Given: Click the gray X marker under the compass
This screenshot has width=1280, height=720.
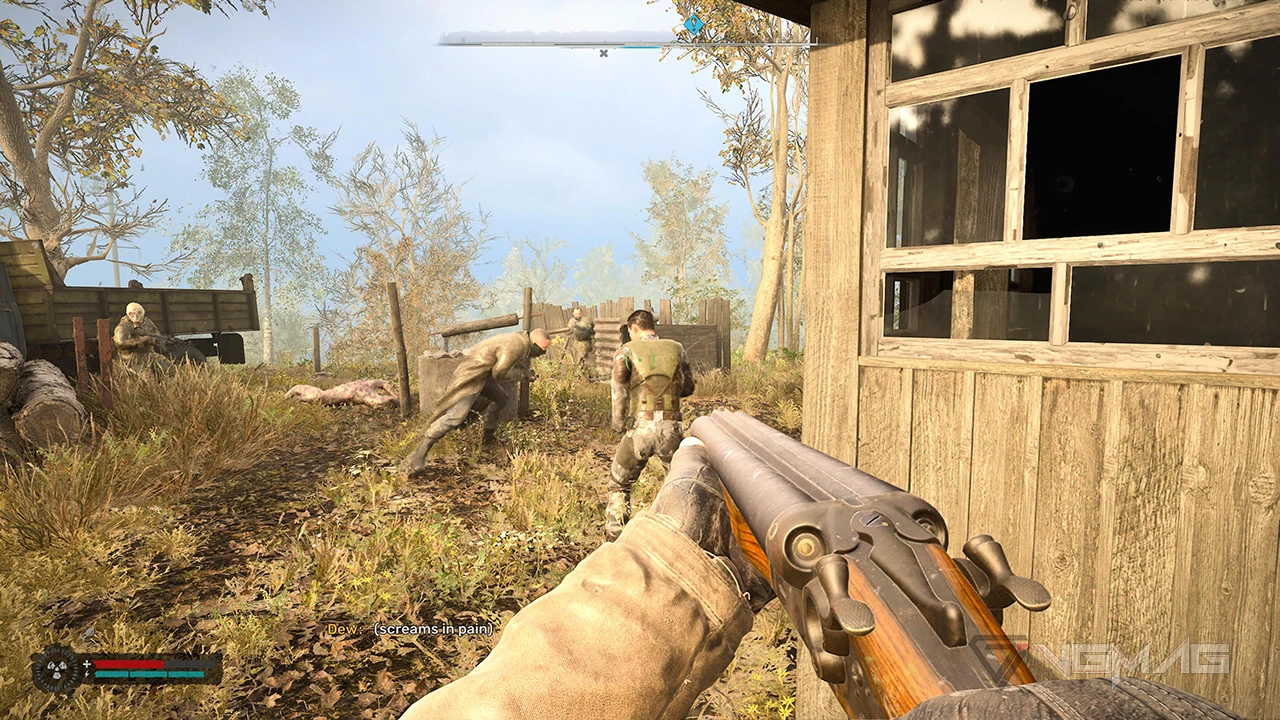Looking at the screenshot, I should [x=603, y=53].
